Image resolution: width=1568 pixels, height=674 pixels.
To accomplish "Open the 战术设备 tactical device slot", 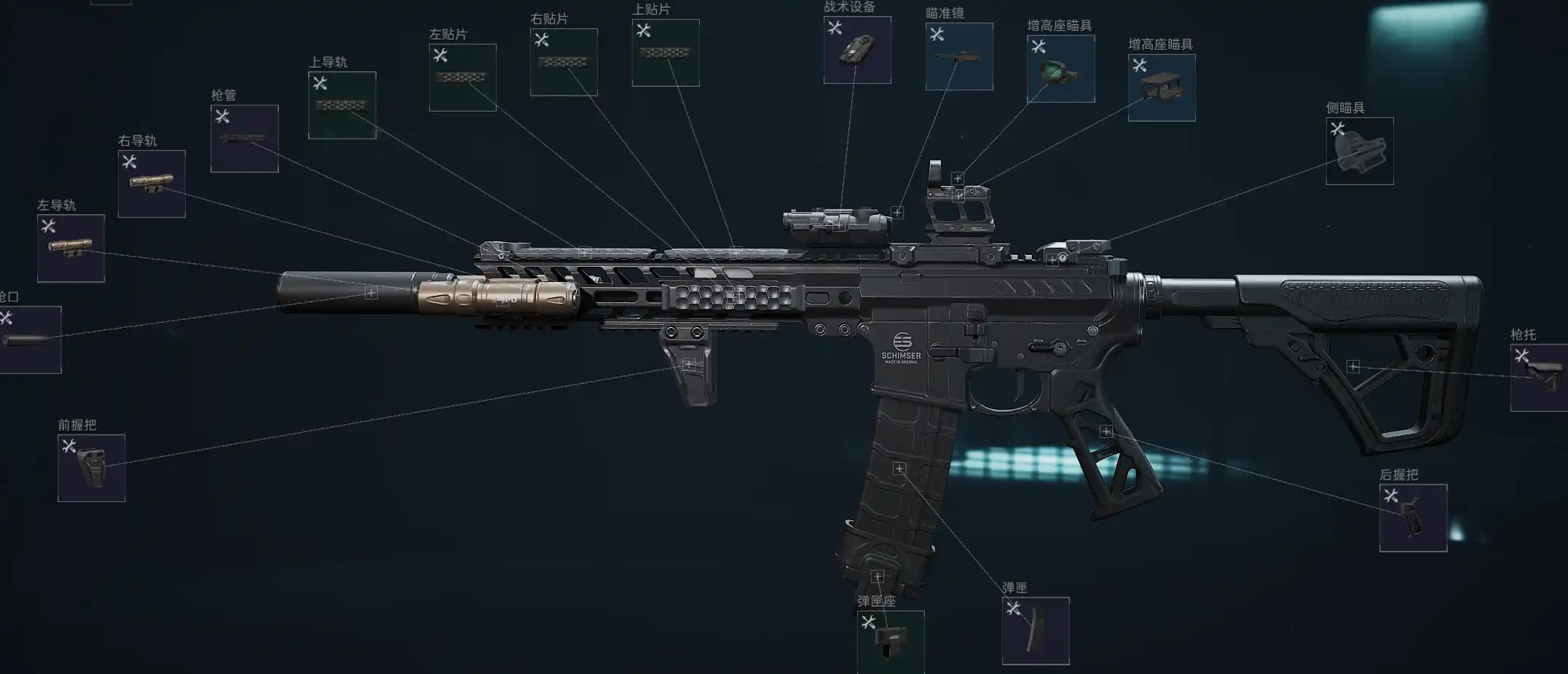I will click(x=857, y=50).
